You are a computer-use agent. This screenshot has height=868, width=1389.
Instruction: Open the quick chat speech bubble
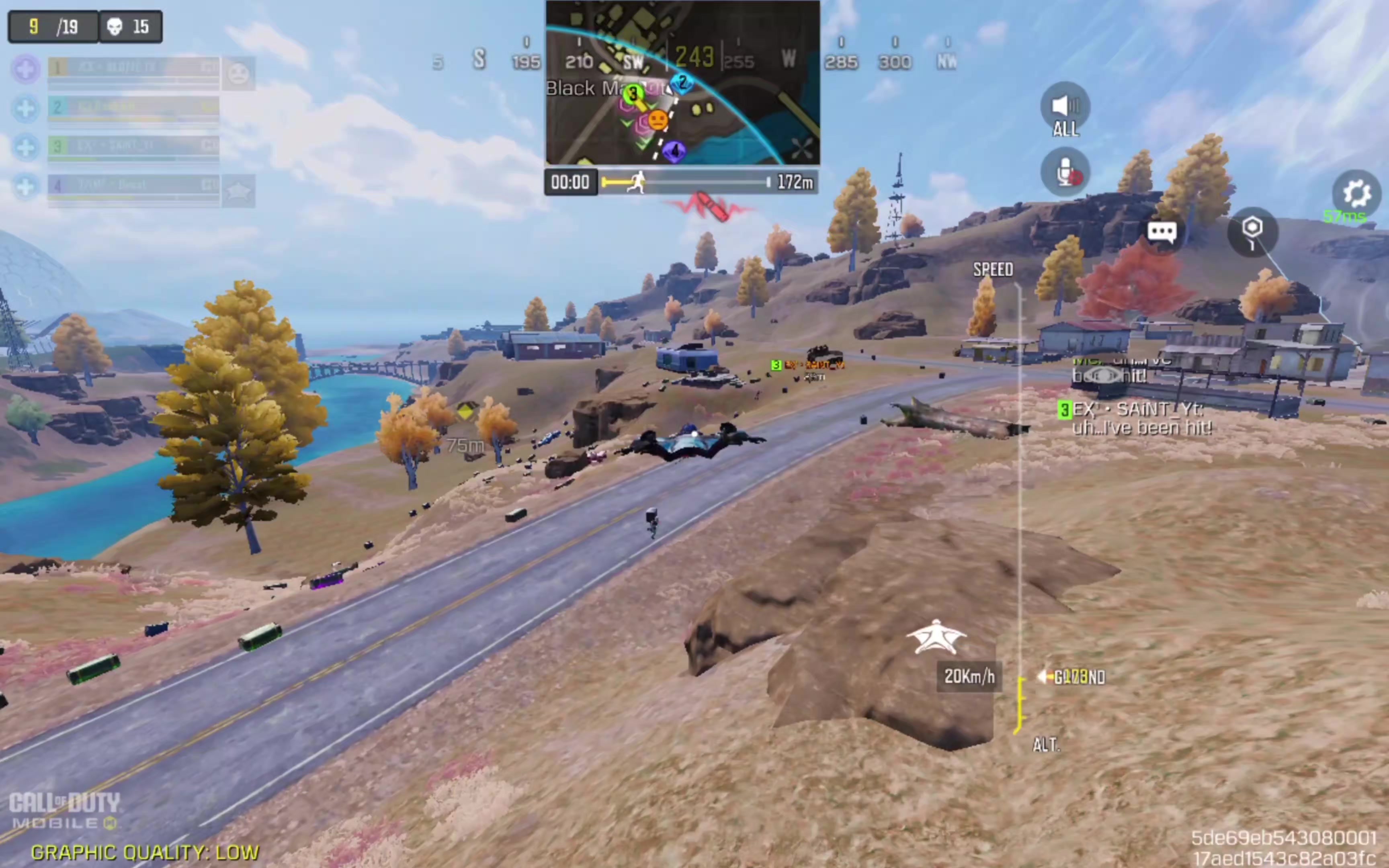pyautogui.click(x=1161, y=231)
